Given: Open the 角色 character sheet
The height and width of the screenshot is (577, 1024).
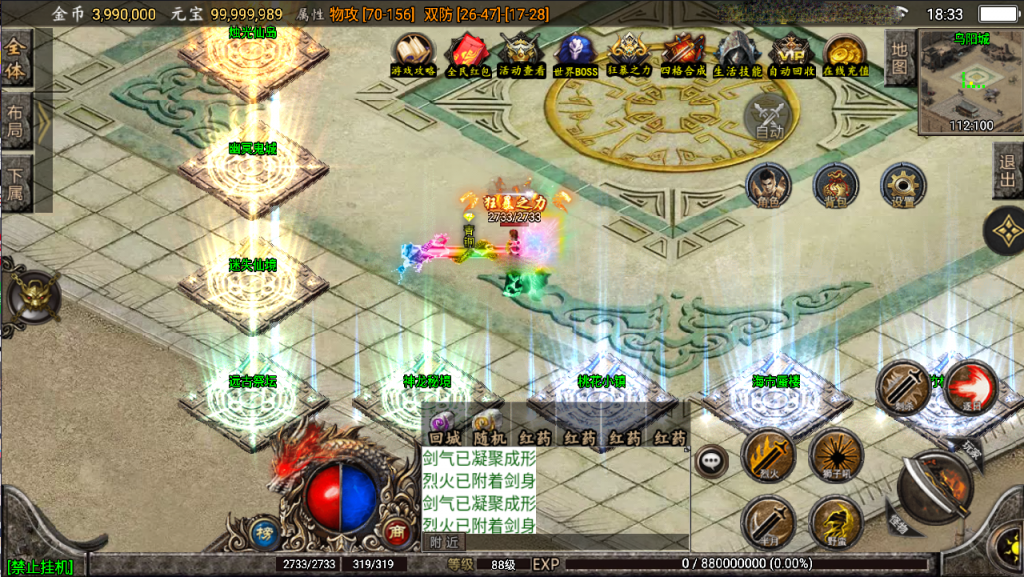Looking at the screenshot, I should (768, 187).
